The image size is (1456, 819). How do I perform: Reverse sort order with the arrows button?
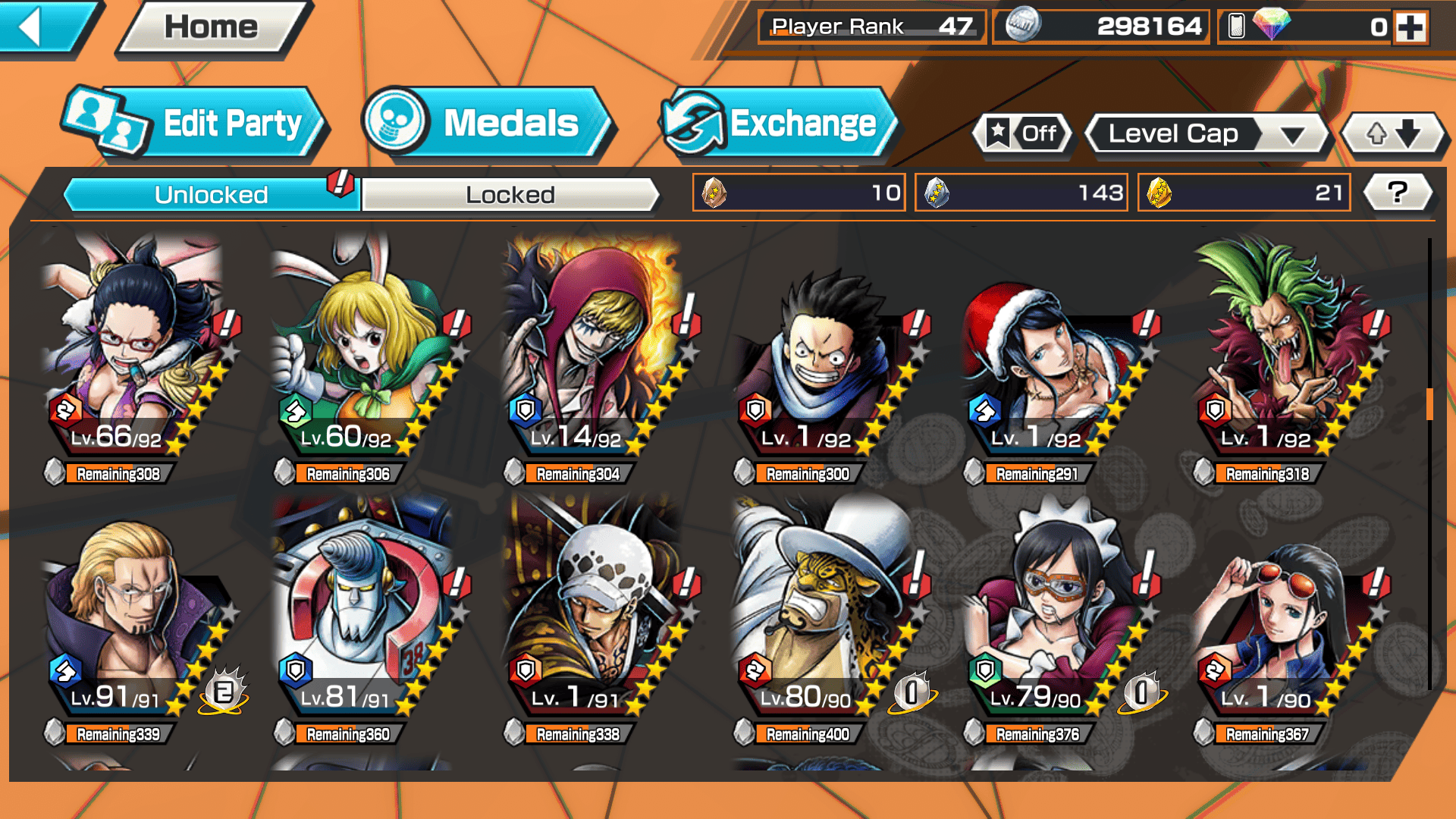pyautogui.click(x=1392, y=134)
